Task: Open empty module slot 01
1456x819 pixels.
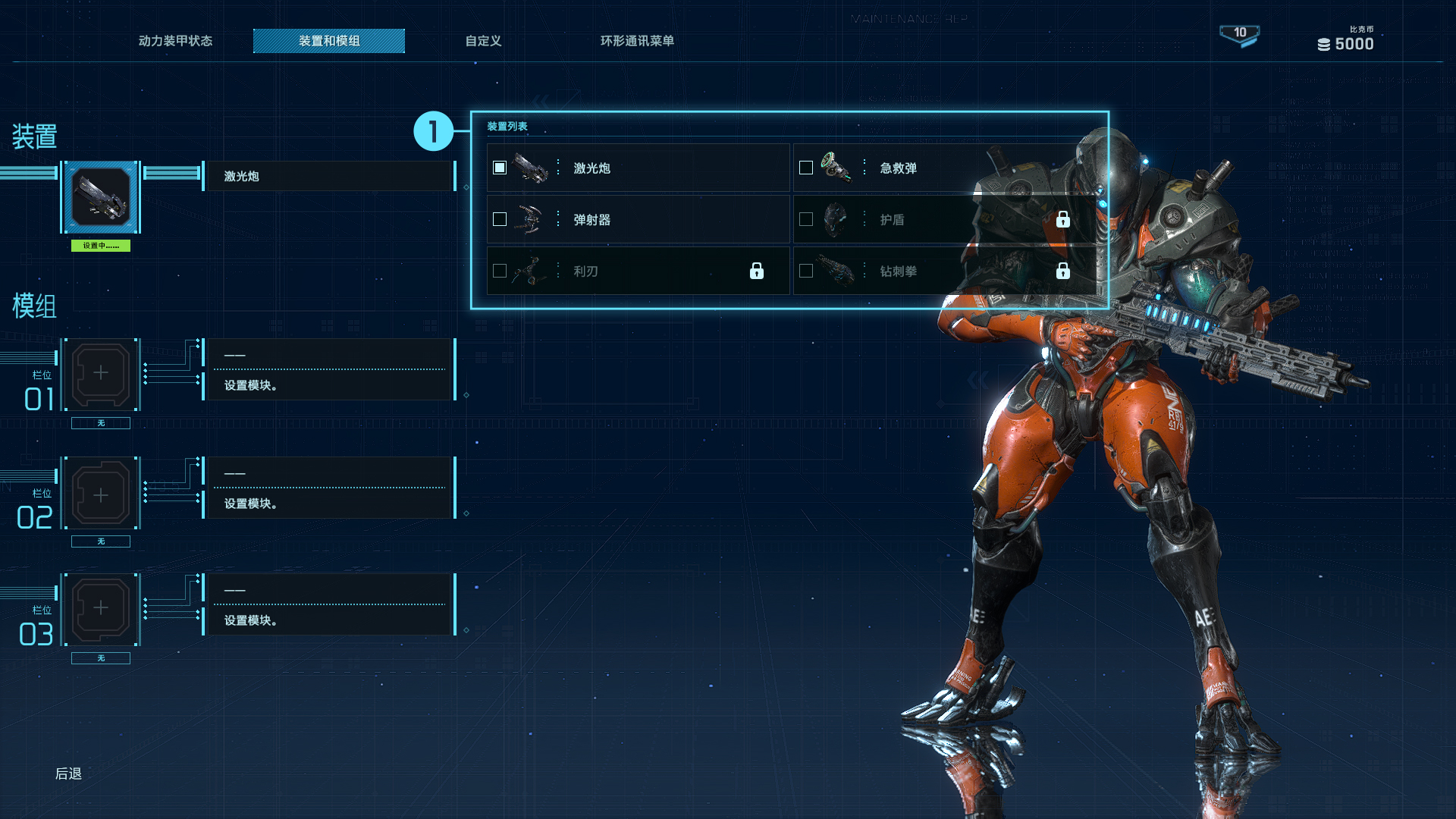Action: pos(101,374)
